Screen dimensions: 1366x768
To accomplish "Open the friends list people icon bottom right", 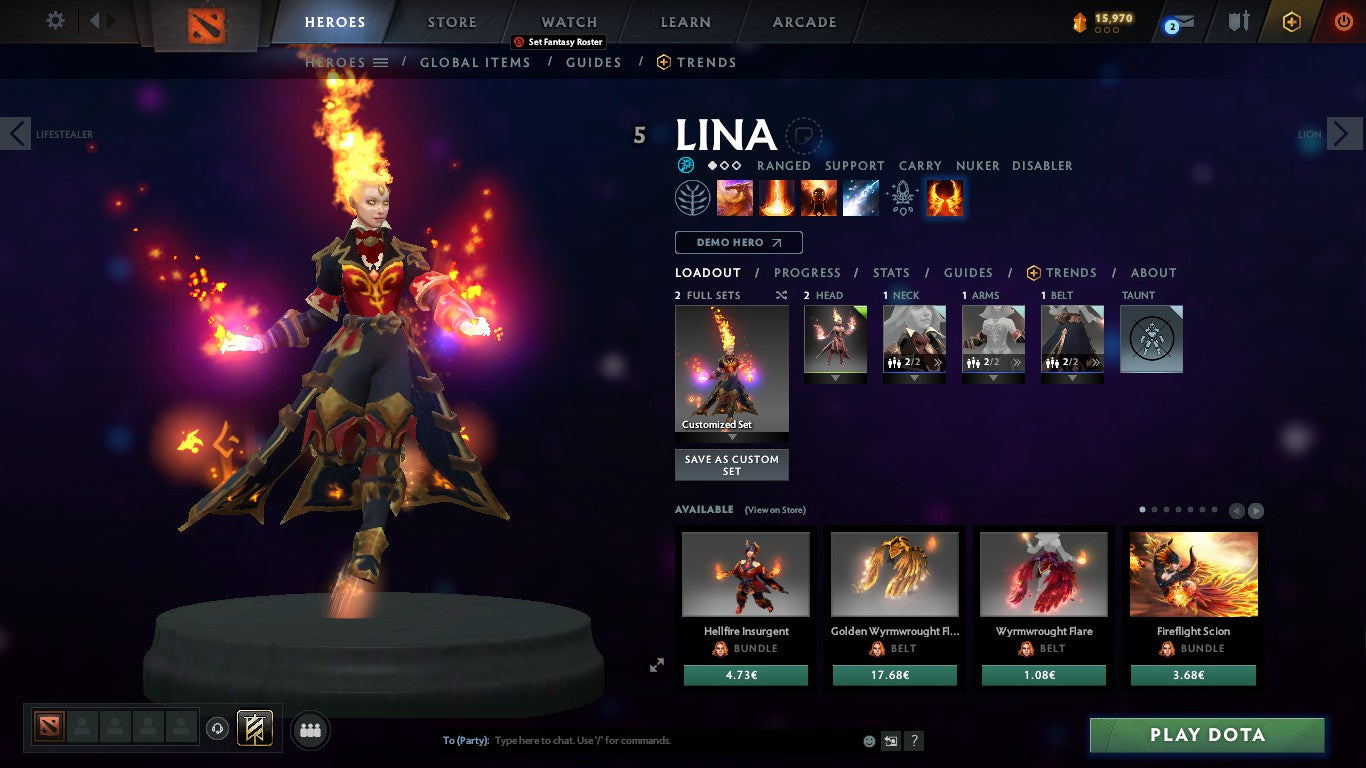I will point(310,730).
